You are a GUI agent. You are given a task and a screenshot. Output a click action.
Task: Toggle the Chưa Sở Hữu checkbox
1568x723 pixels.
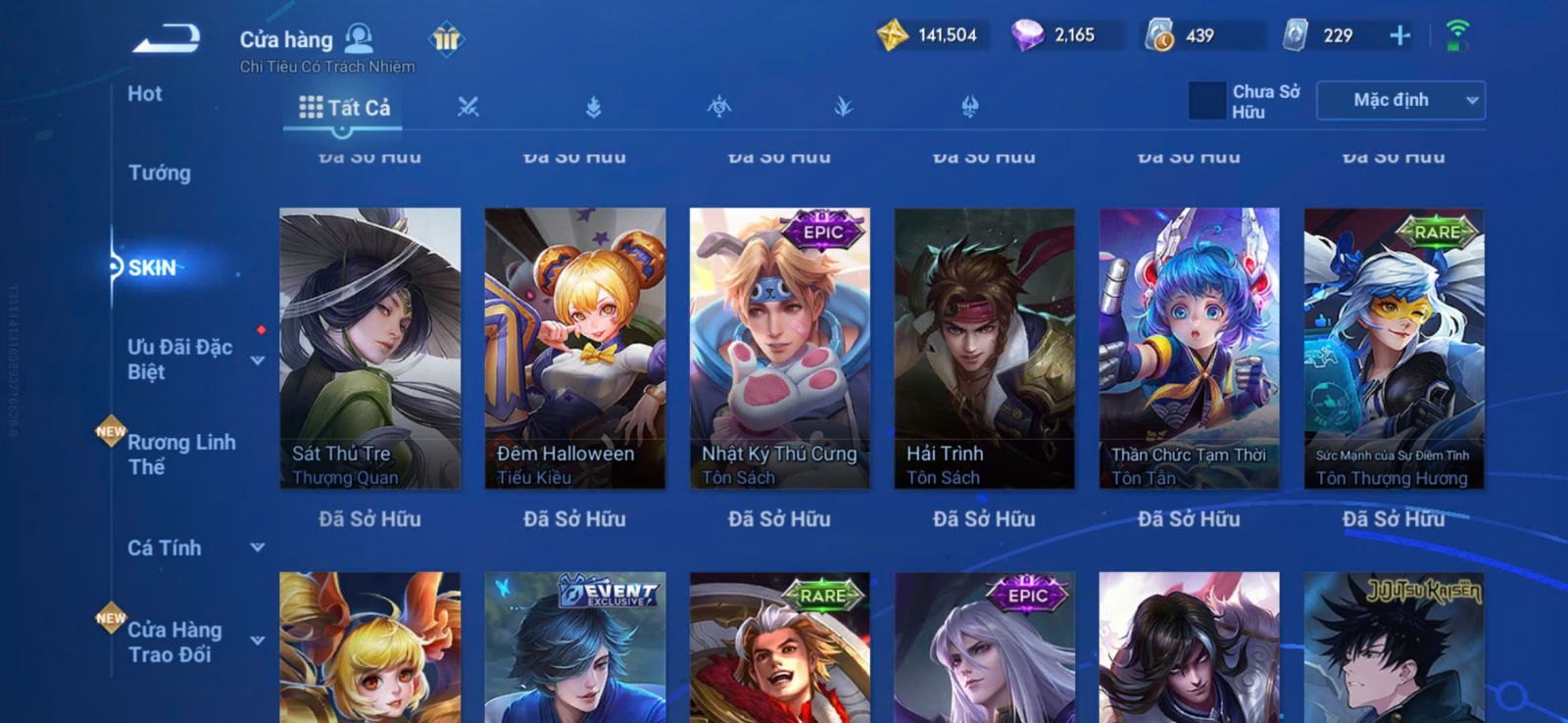(1206, 101)
